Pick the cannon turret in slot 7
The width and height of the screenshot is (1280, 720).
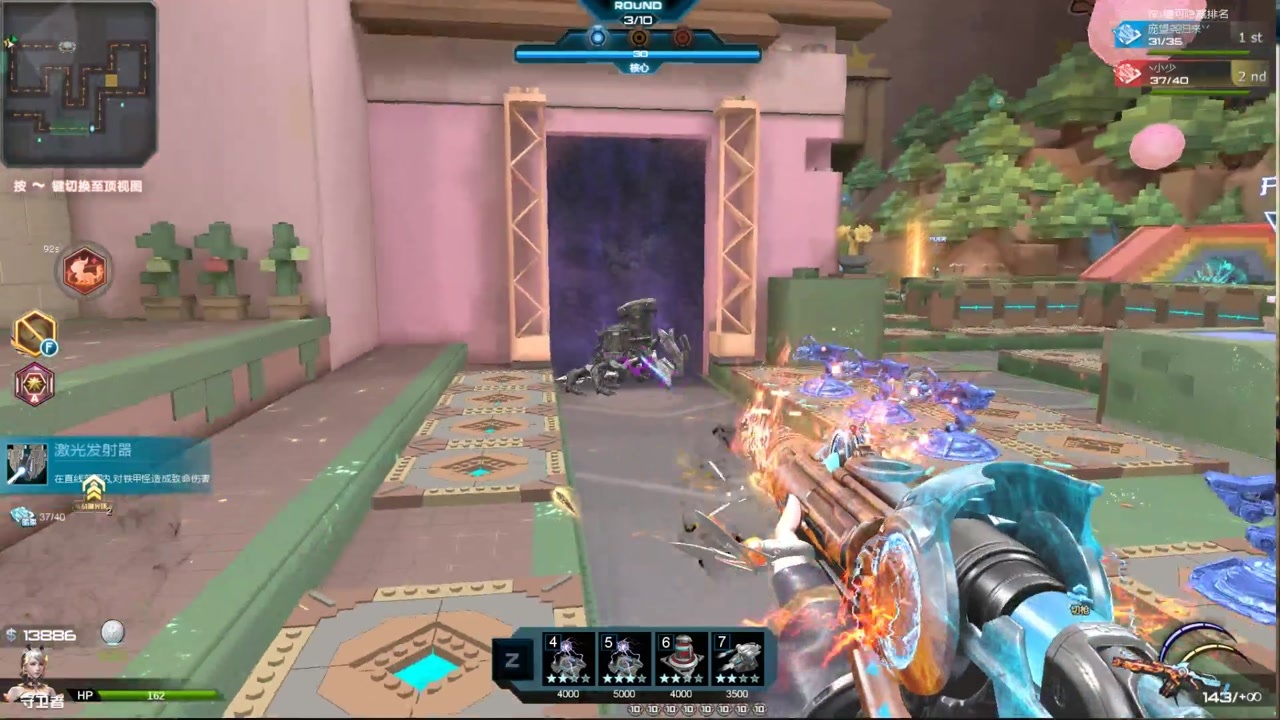tap(736, 660)
